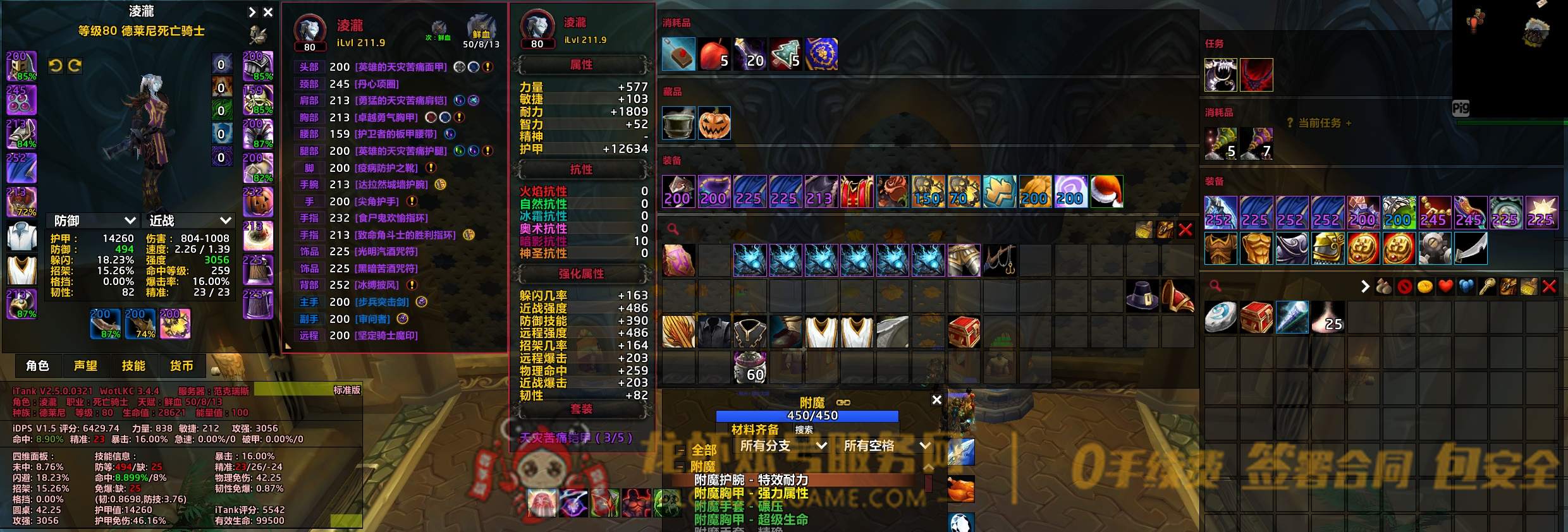Select the 货币 currency tab
This screenshot has height=532, width=1568.
[x=181, y=366]
